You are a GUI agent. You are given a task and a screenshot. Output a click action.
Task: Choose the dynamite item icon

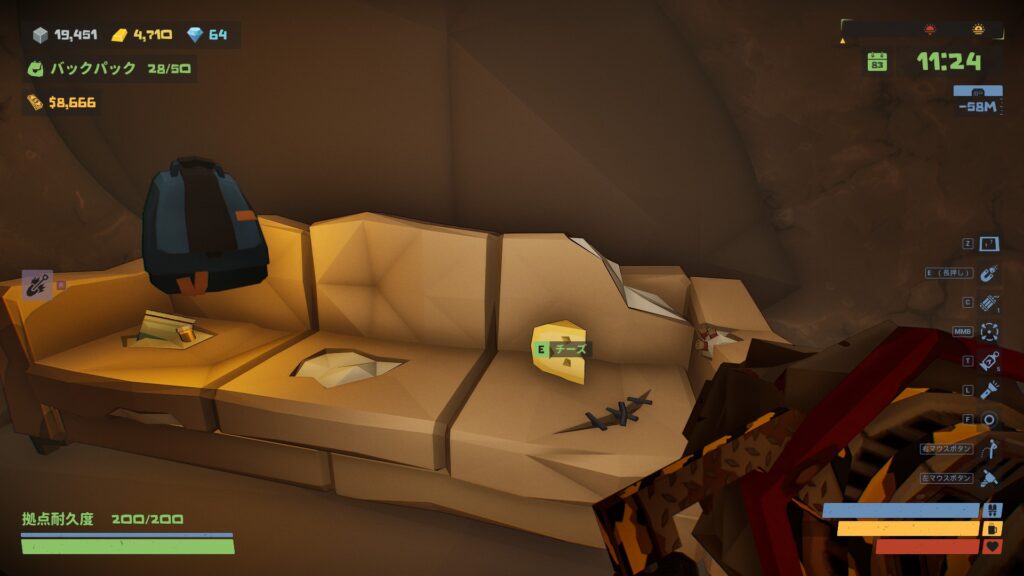point(989,302)
